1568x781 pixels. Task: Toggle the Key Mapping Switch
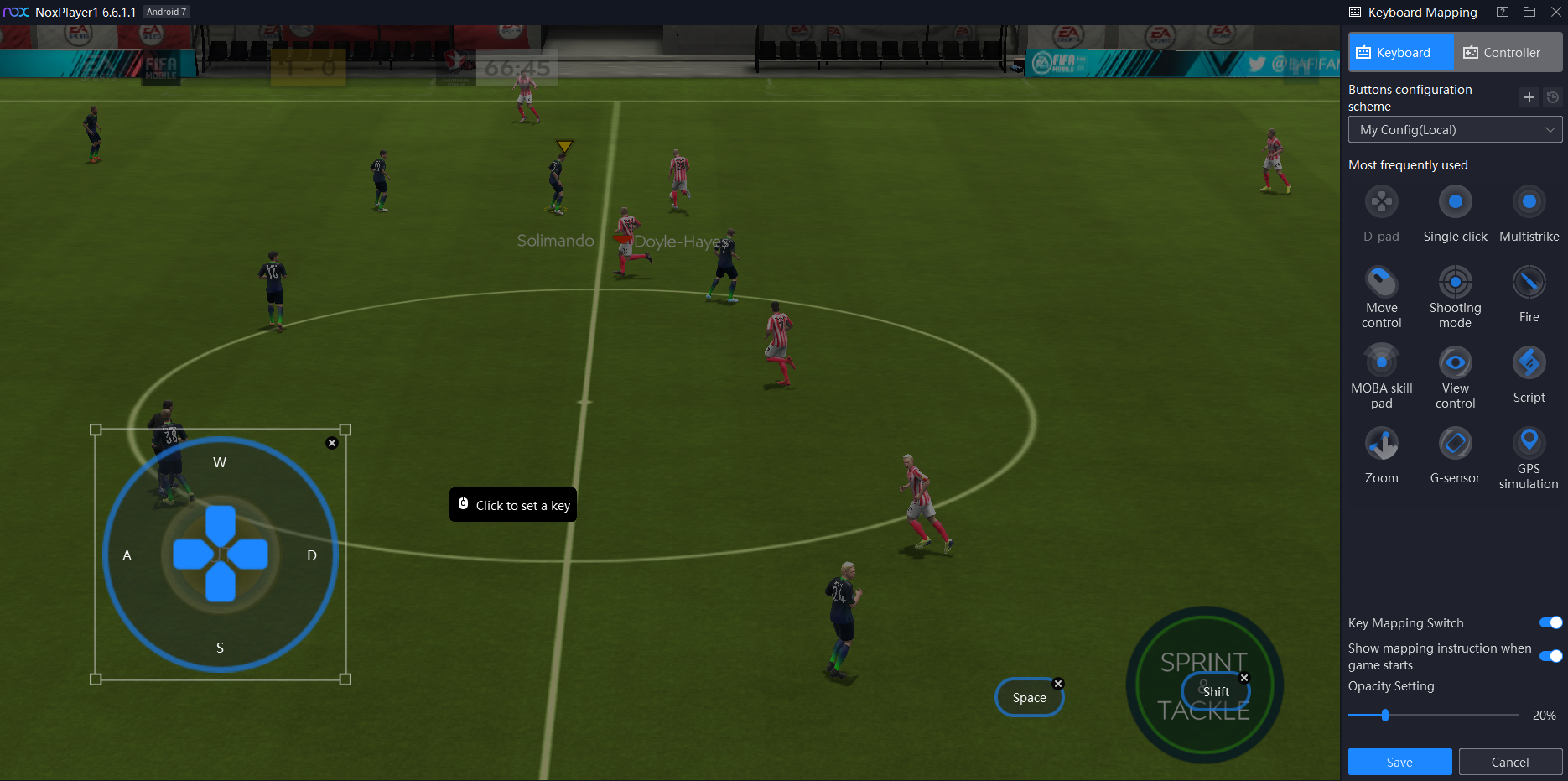point(1550,622)
